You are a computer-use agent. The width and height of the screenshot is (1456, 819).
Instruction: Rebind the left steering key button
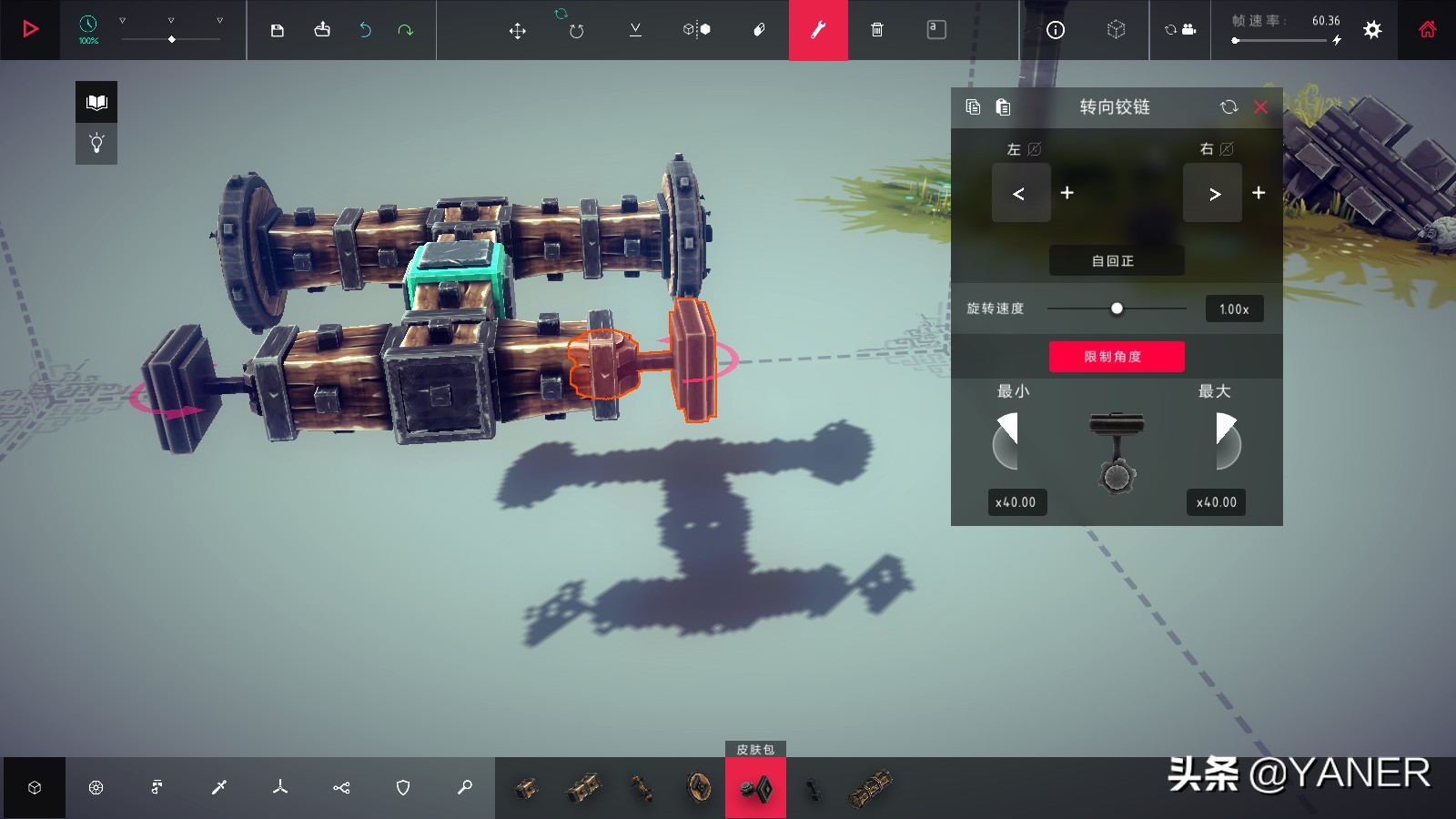pos(1020,193)
